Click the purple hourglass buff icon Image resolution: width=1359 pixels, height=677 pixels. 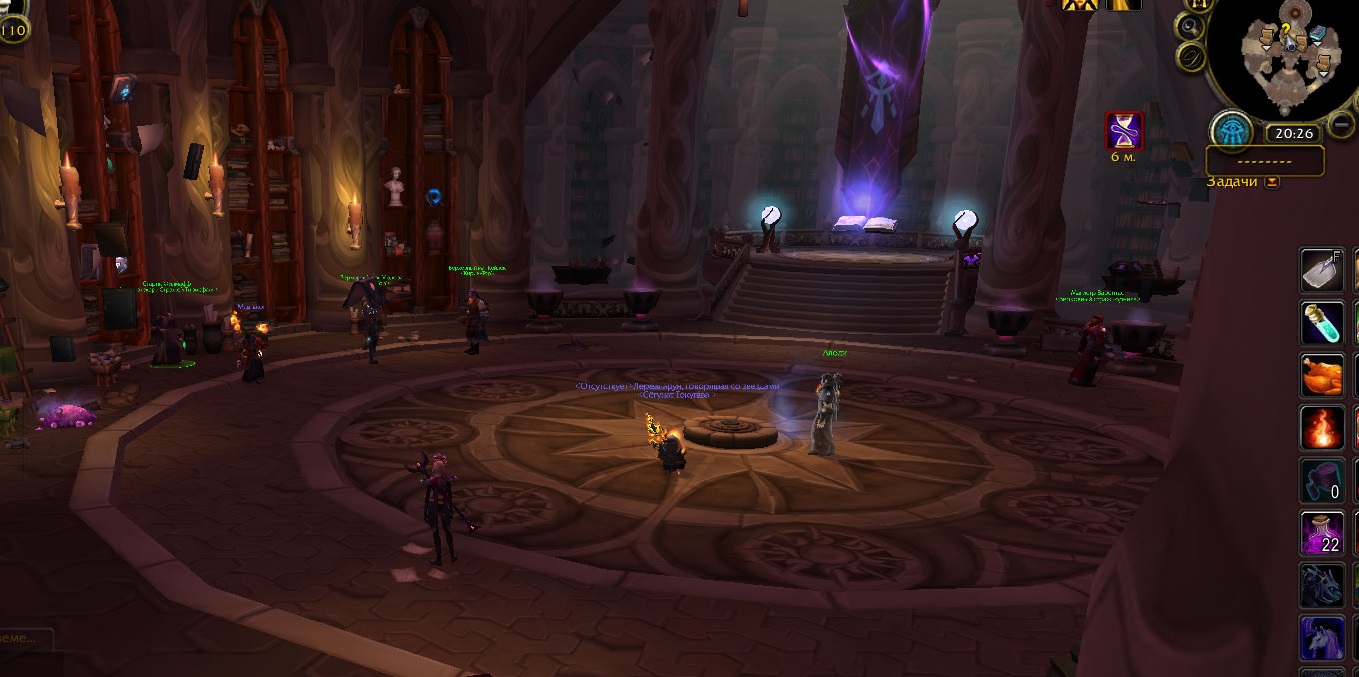point(1123,131)
